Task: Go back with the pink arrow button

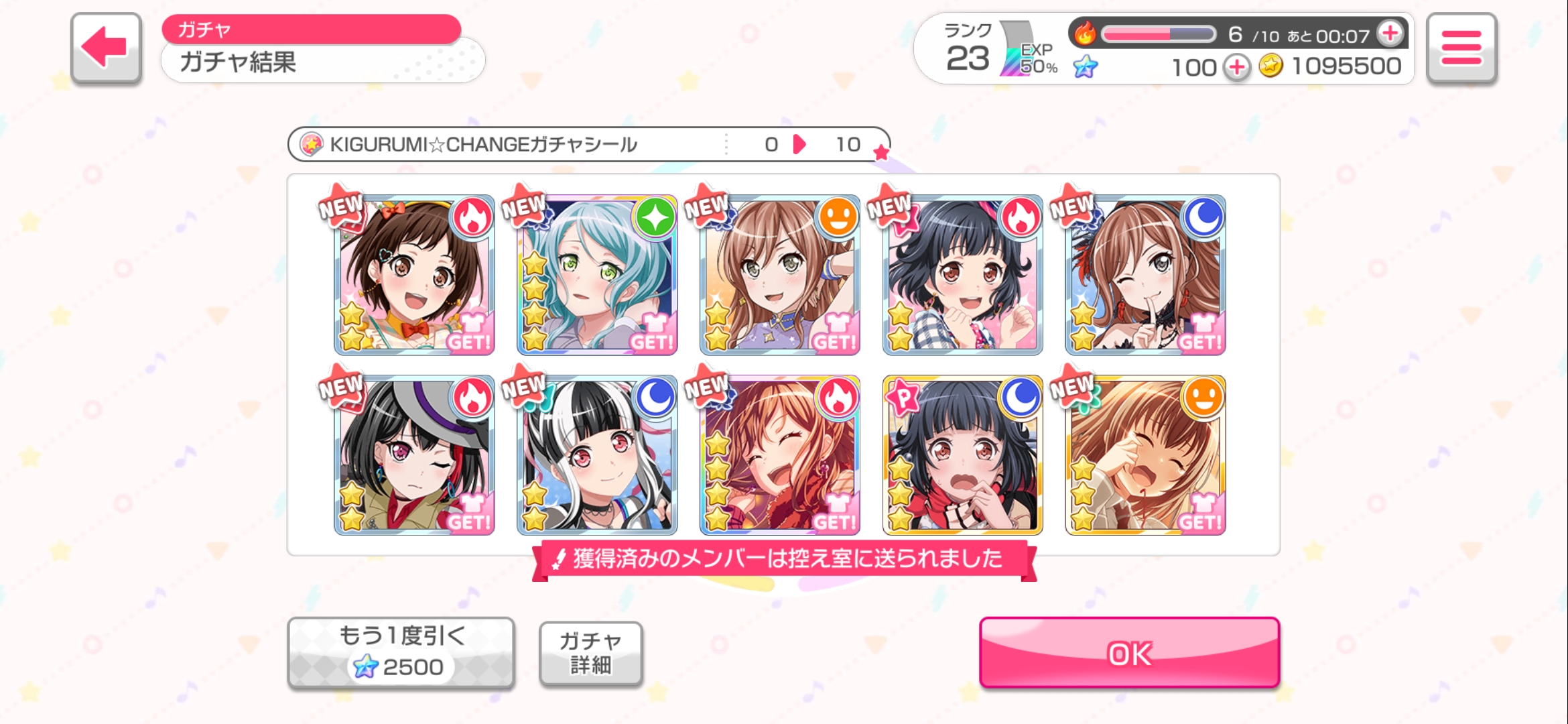Action: [x=106, y=48]
